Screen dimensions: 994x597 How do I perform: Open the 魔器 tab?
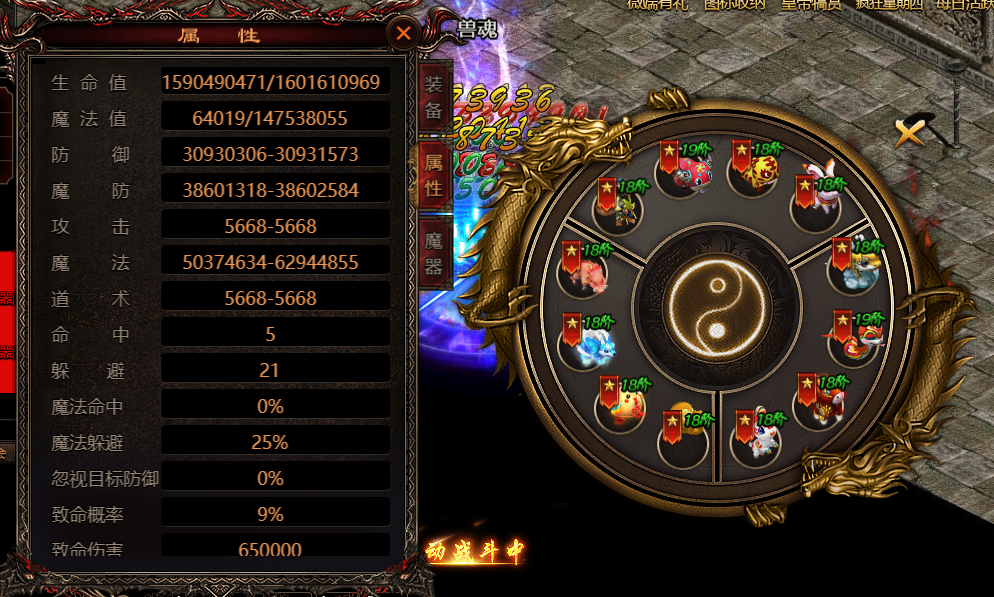[433, 254]
